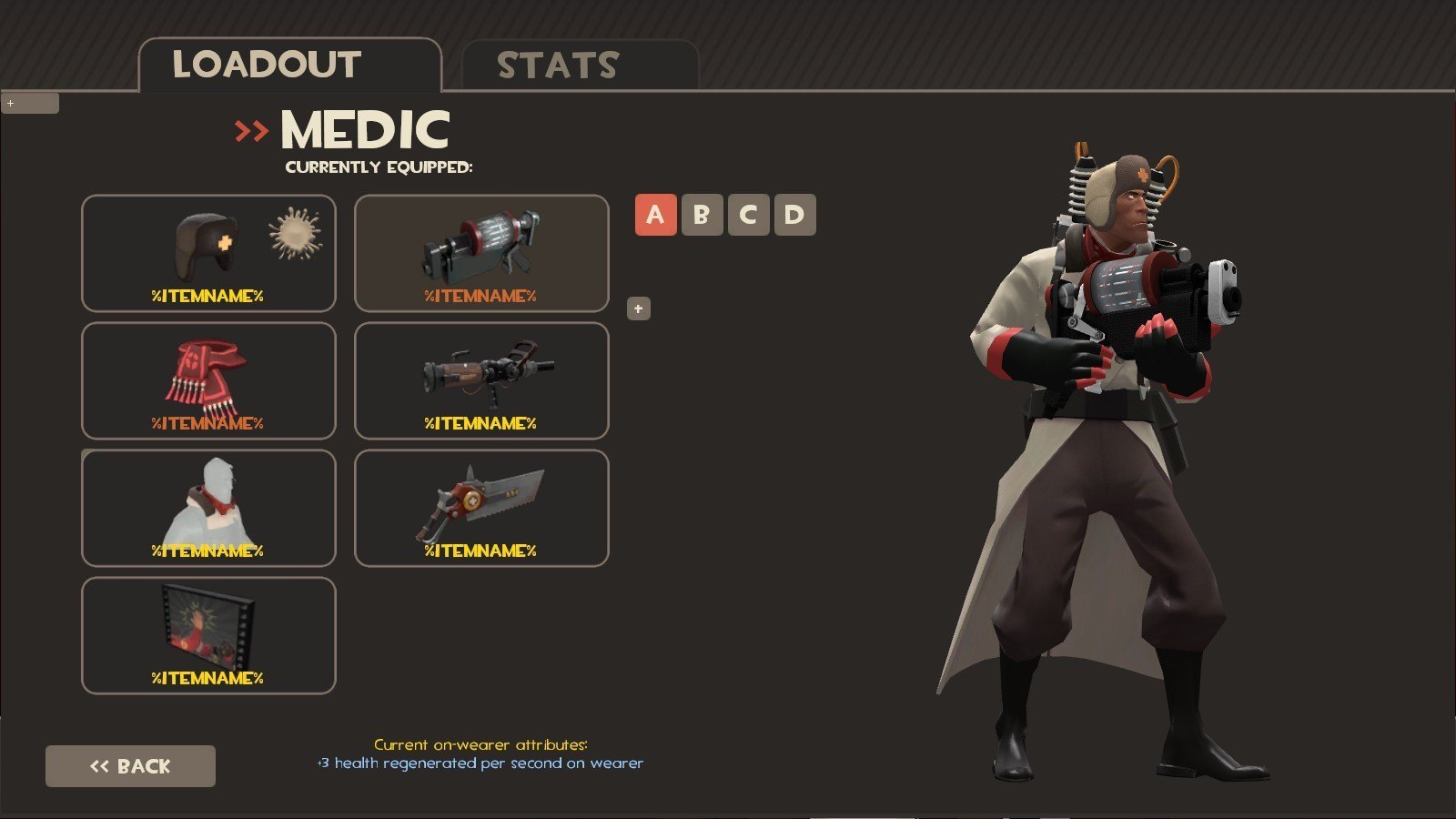This screenshot has height=819, width=1456.
Task: Open the bonesaw melee weapon slot
Action: click(x=481, y=508)
